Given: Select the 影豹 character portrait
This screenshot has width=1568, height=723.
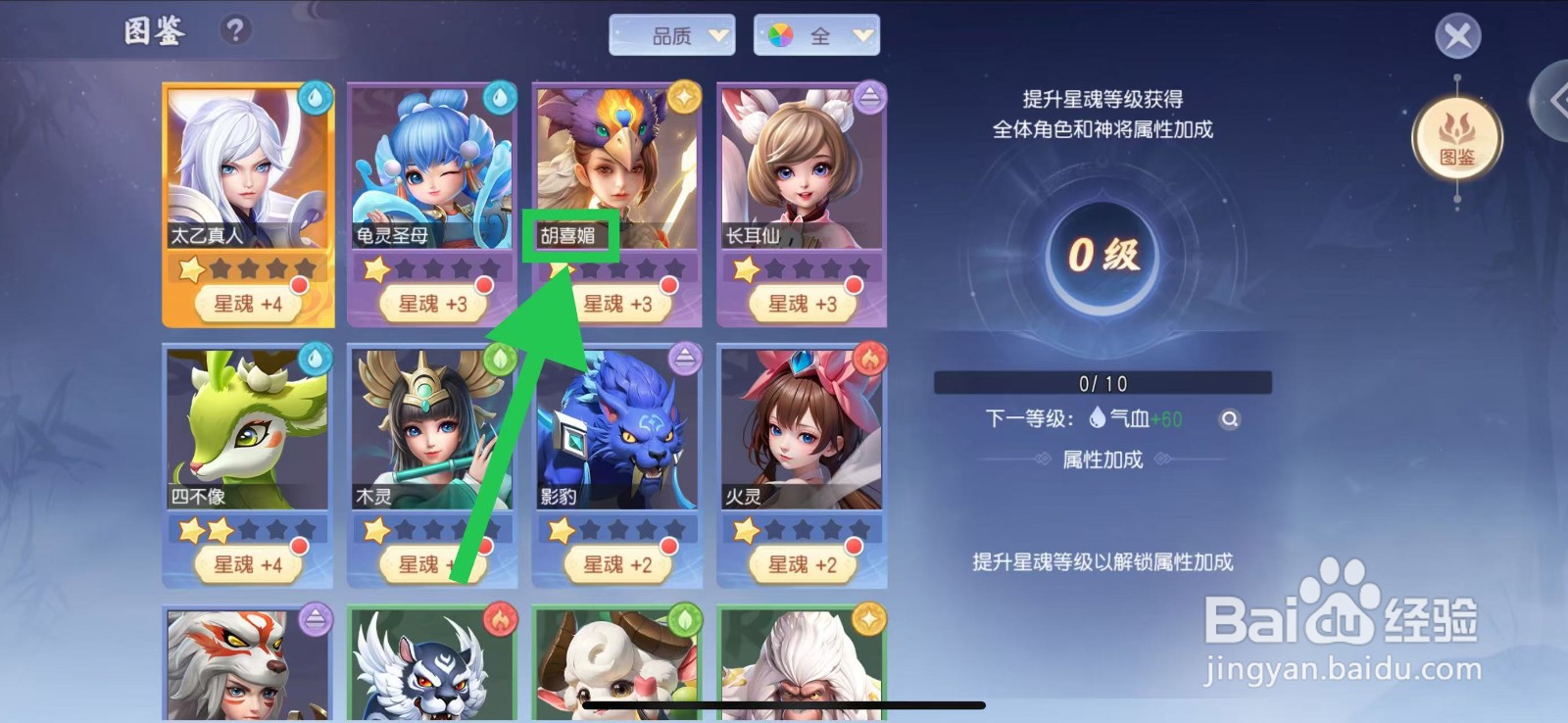Looking at the screenshot, I should click(612, 431).
